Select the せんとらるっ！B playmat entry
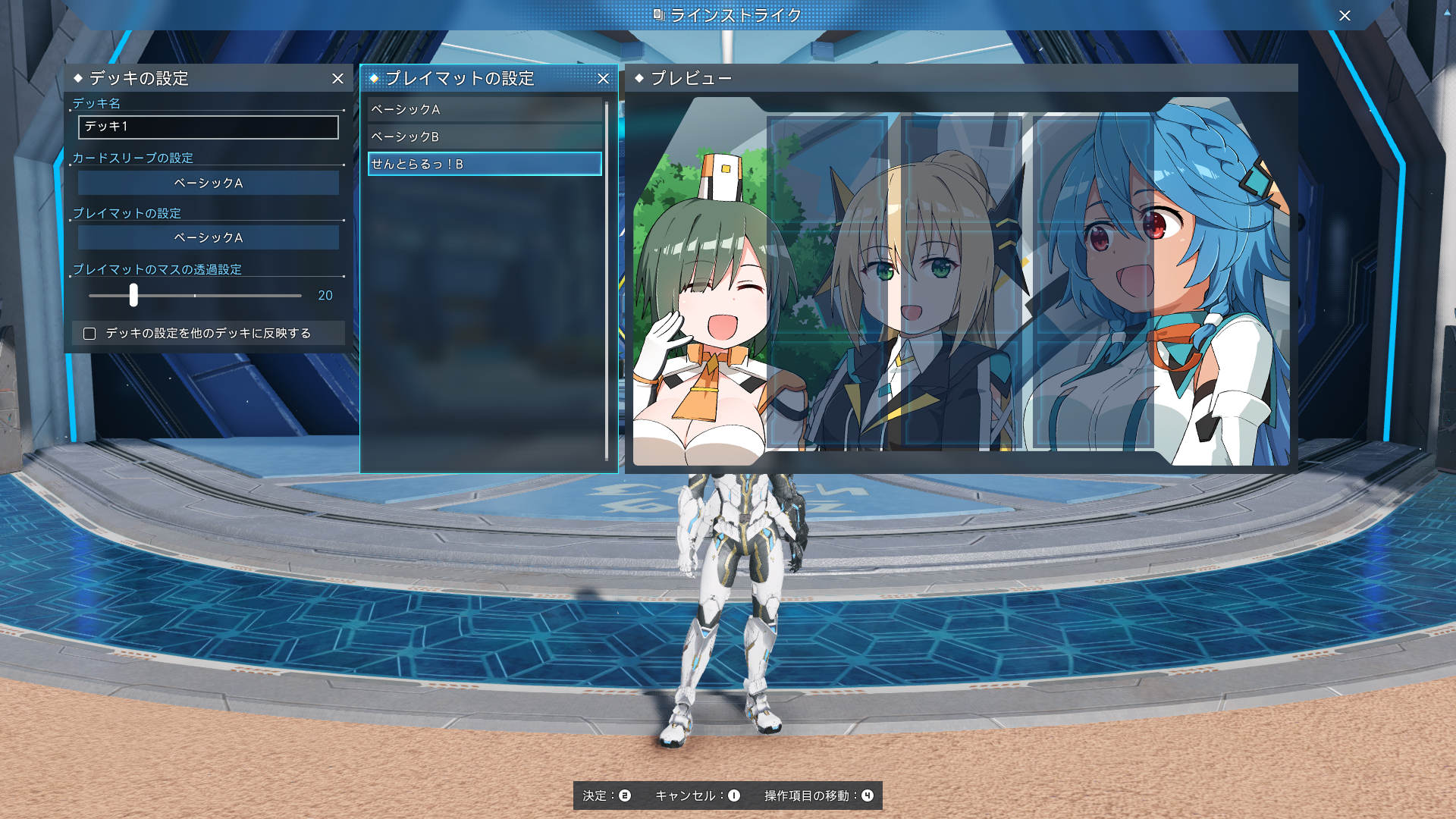Image resolution: width=1456 pixels, height=819 pixels. [x=484, y=165]
